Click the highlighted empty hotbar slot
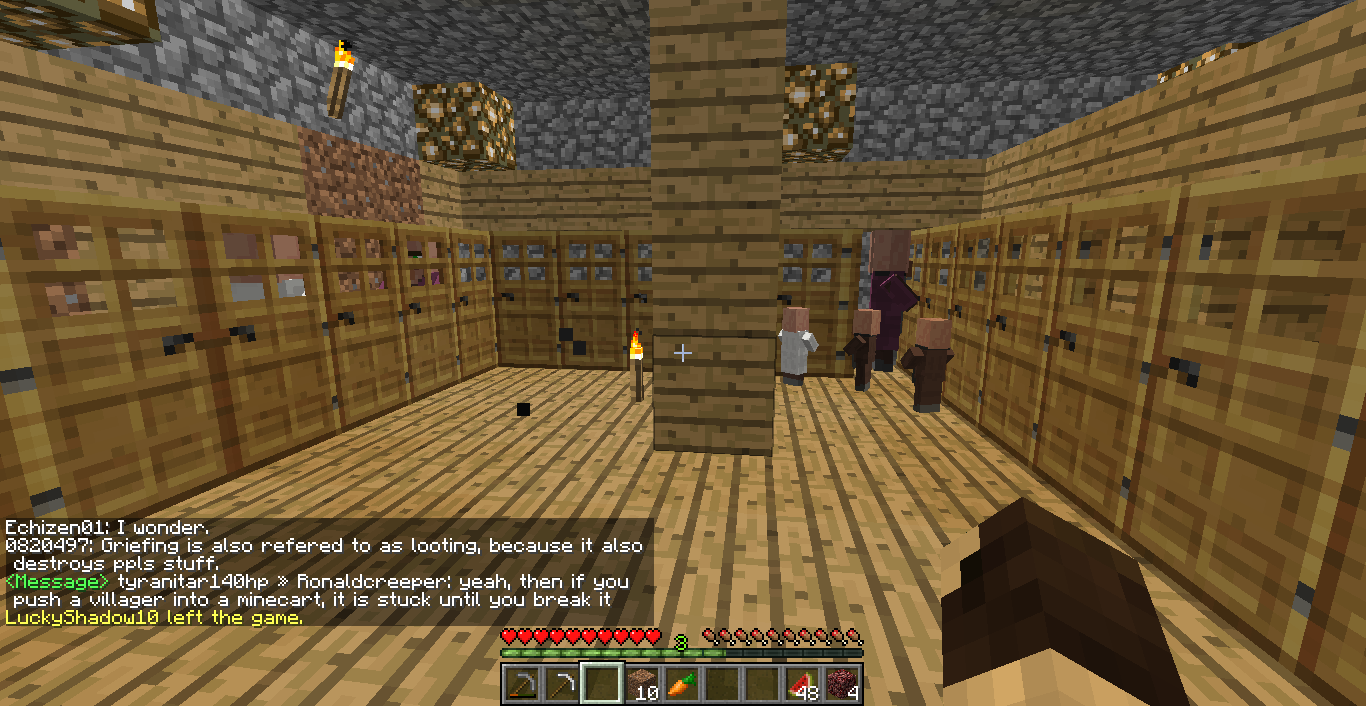This screenshot has width=1366, height=706. 601,684
